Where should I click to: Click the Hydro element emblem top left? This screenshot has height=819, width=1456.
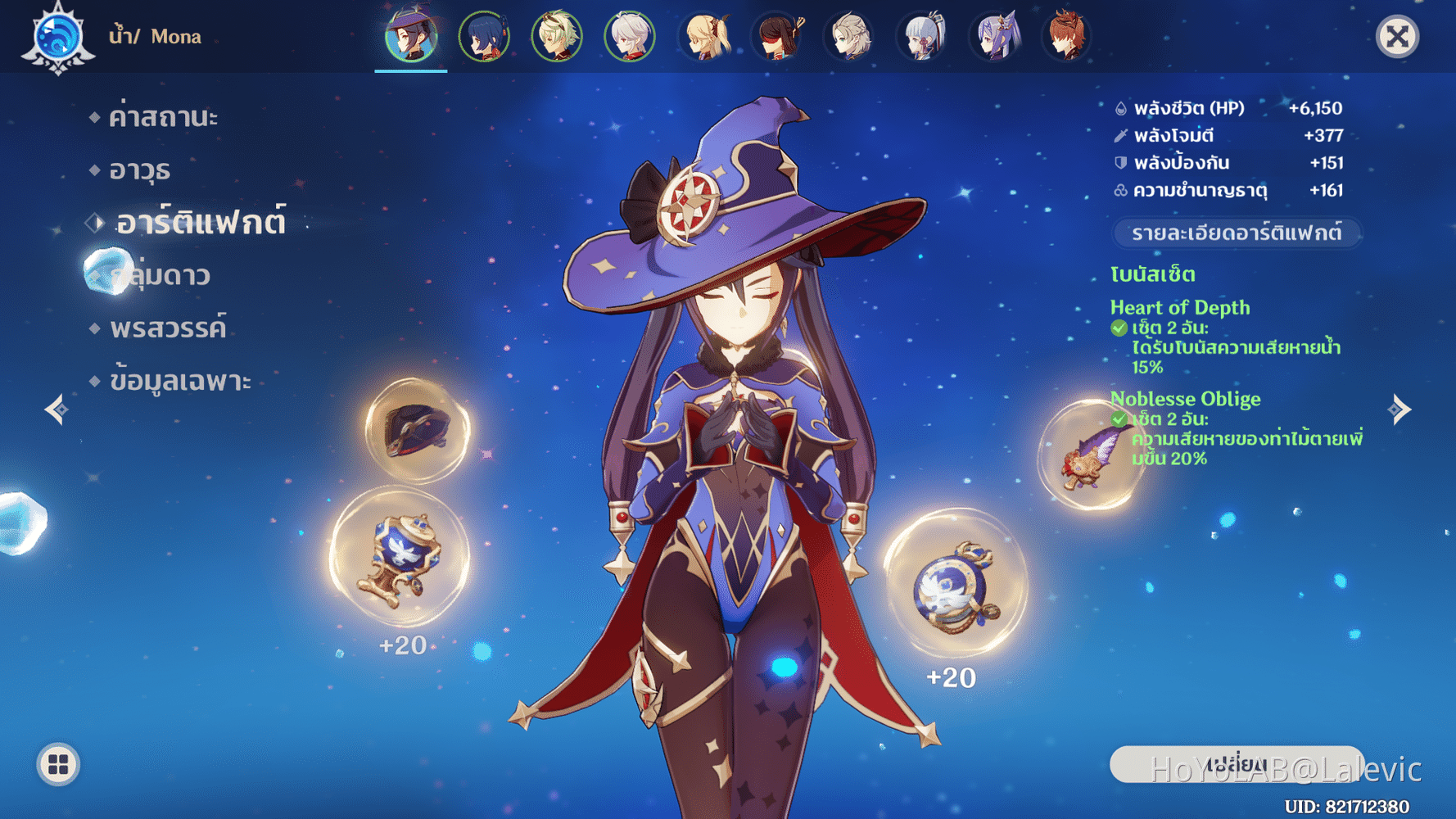coord(56,36)
